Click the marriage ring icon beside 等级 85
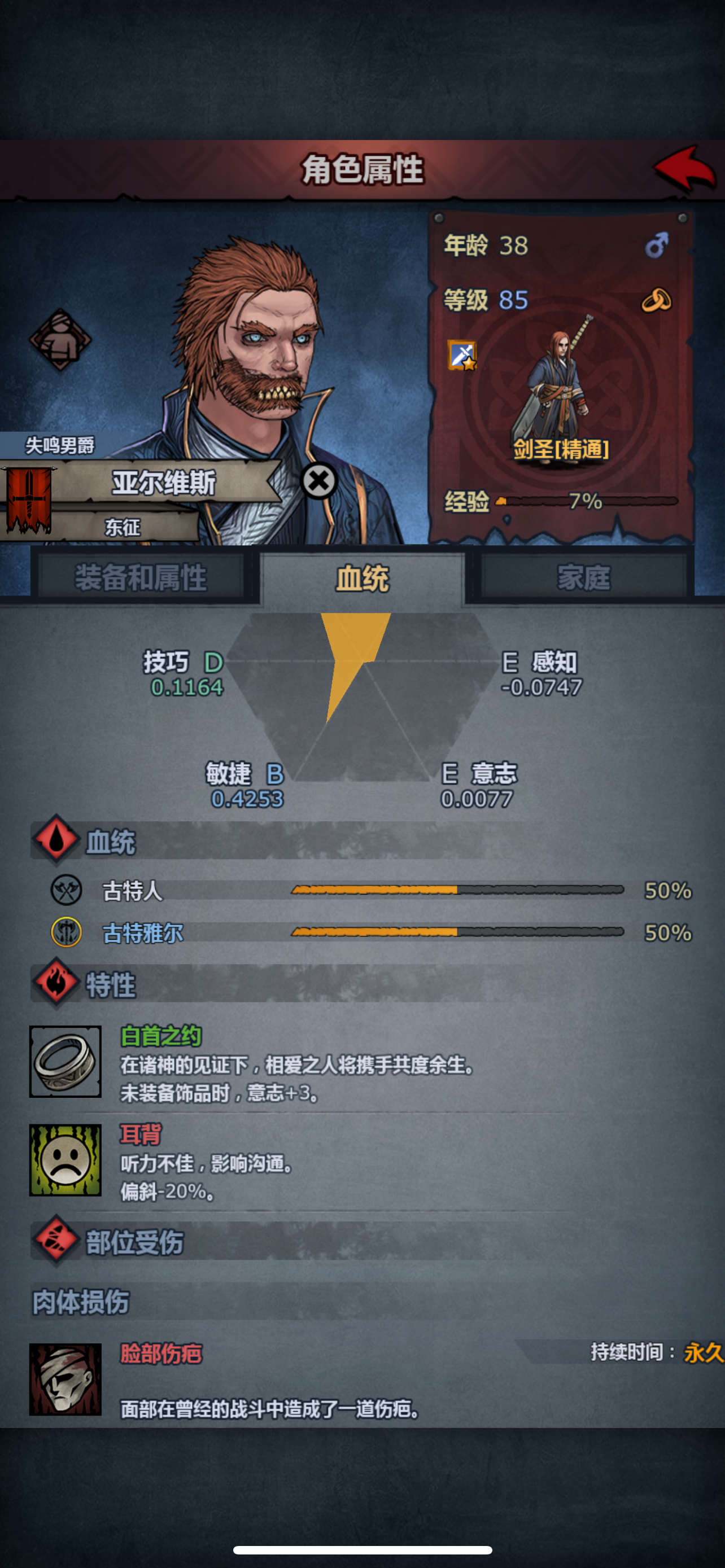The width and height of the screenshot is (725, 1568). click(x=656, y=300)
